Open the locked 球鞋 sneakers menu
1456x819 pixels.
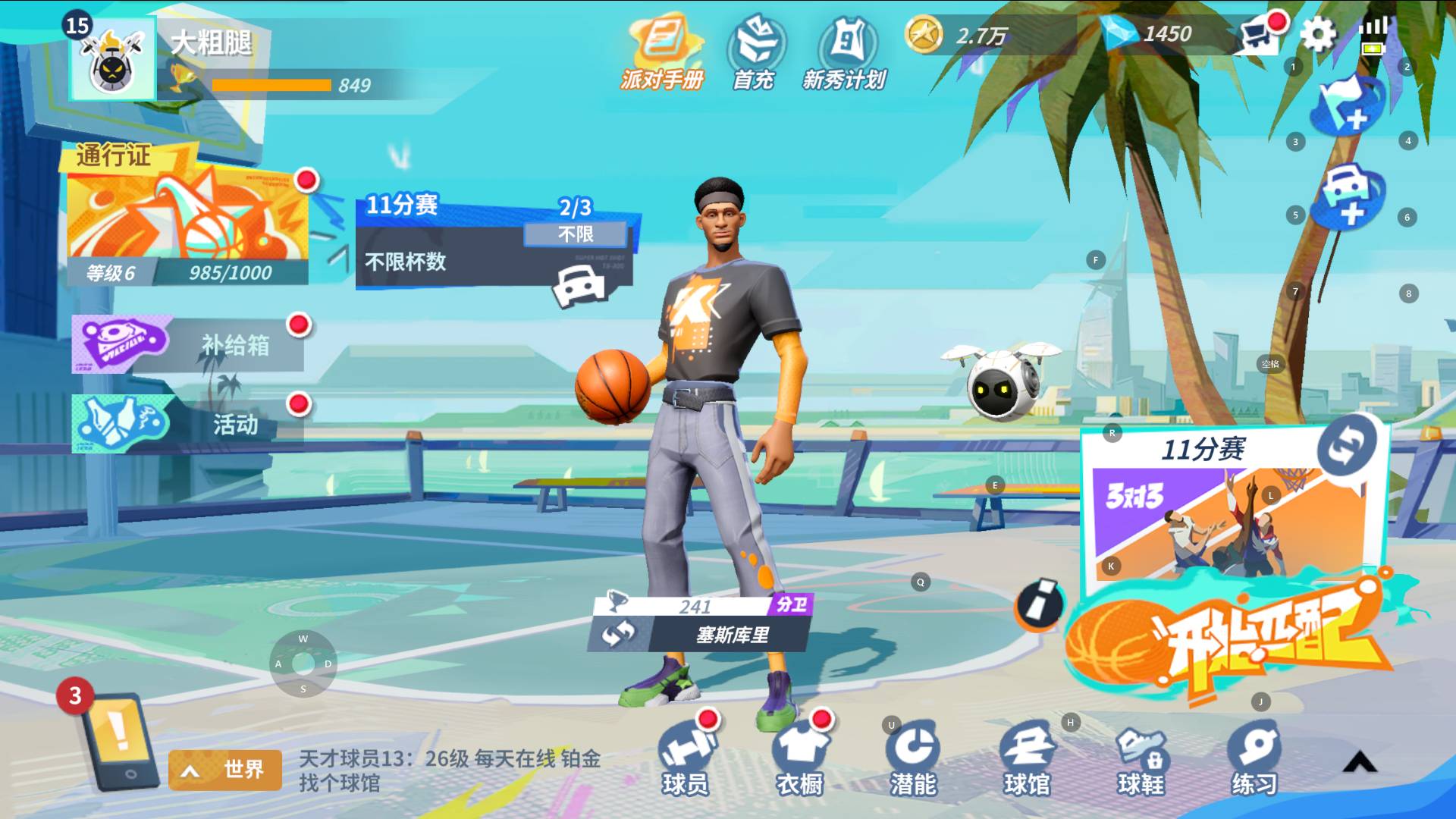coord(1141,758)
